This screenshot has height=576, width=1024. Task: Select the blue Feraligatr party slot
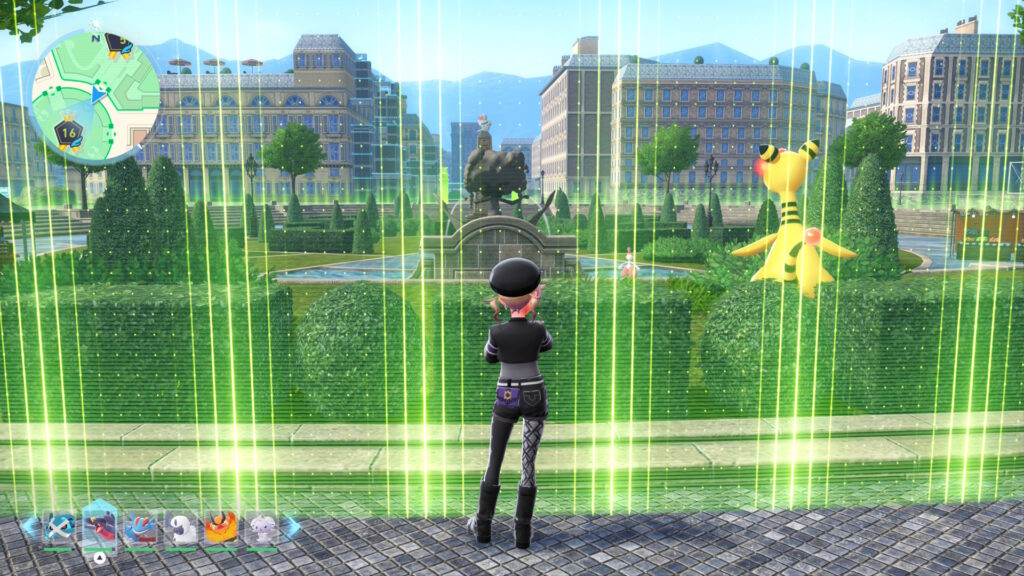tap(140, 528)
